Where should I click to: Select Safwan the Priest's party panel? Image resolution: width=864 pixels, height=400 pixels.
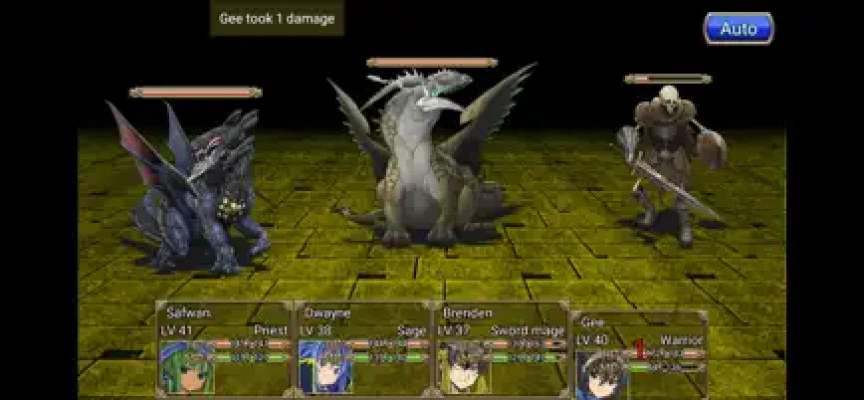[224, 348]
